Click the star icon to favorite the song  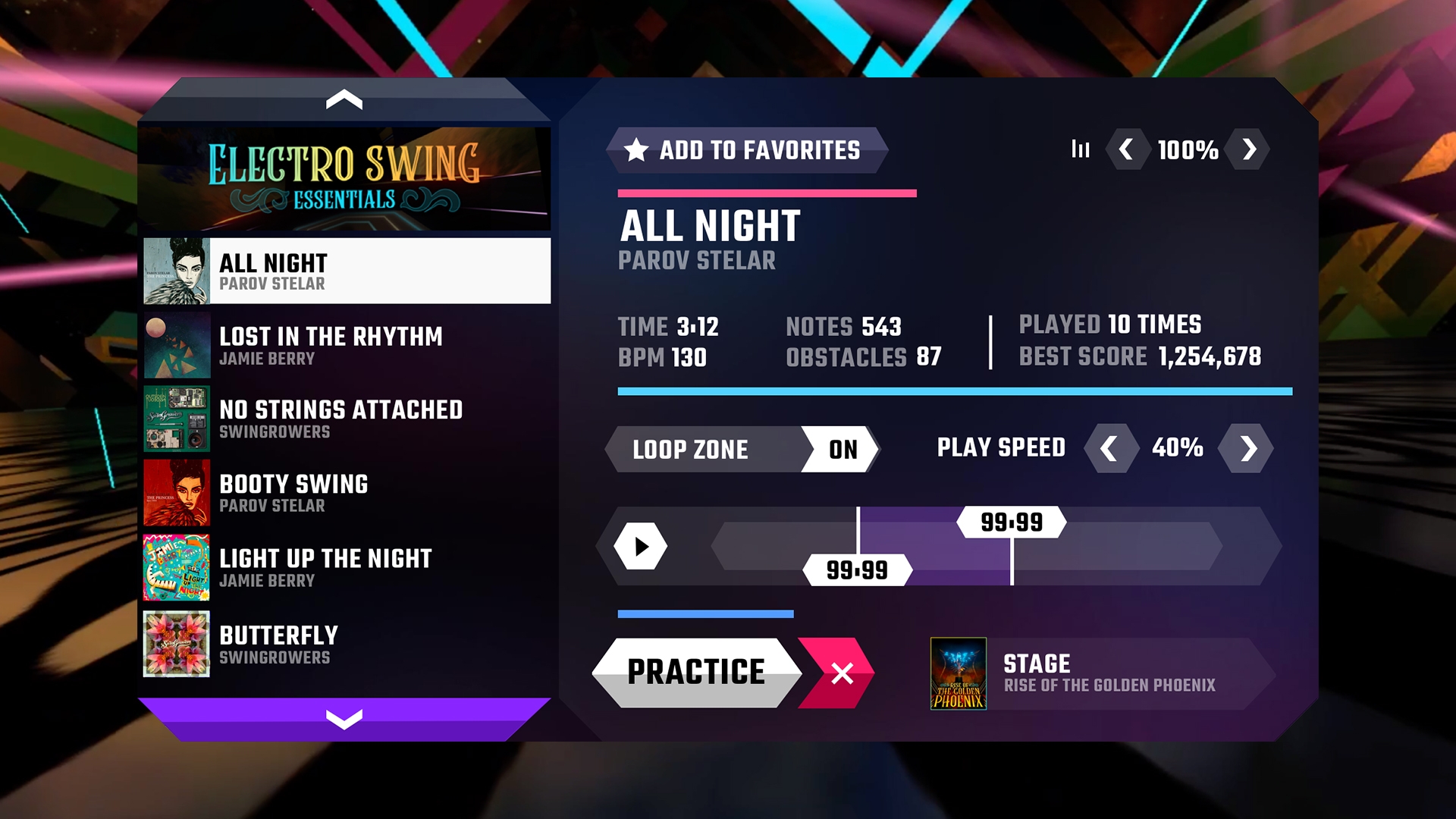click(635, 149)
